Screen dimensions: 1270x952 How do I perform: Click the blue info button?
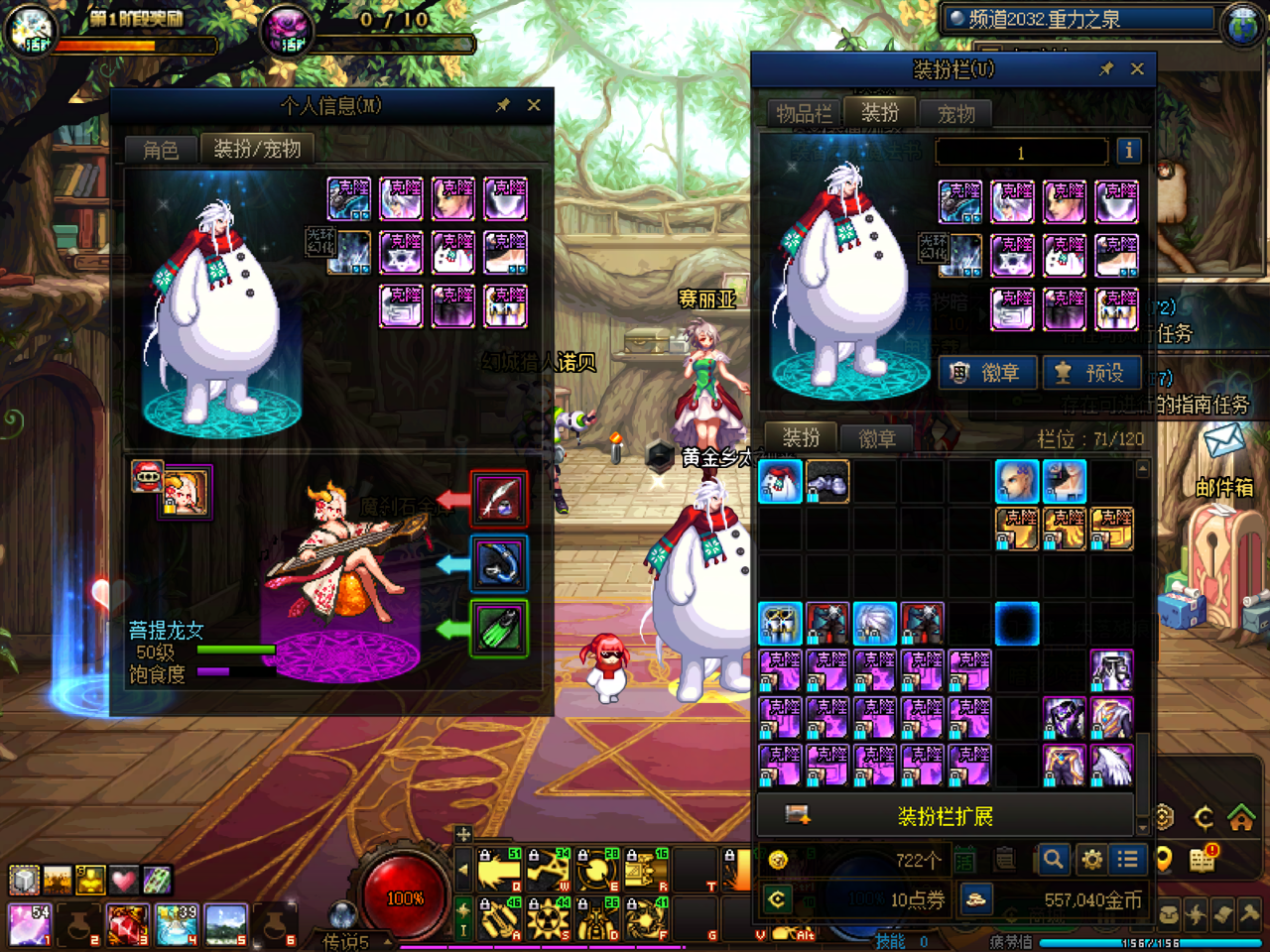click(x=1128, y=151)
